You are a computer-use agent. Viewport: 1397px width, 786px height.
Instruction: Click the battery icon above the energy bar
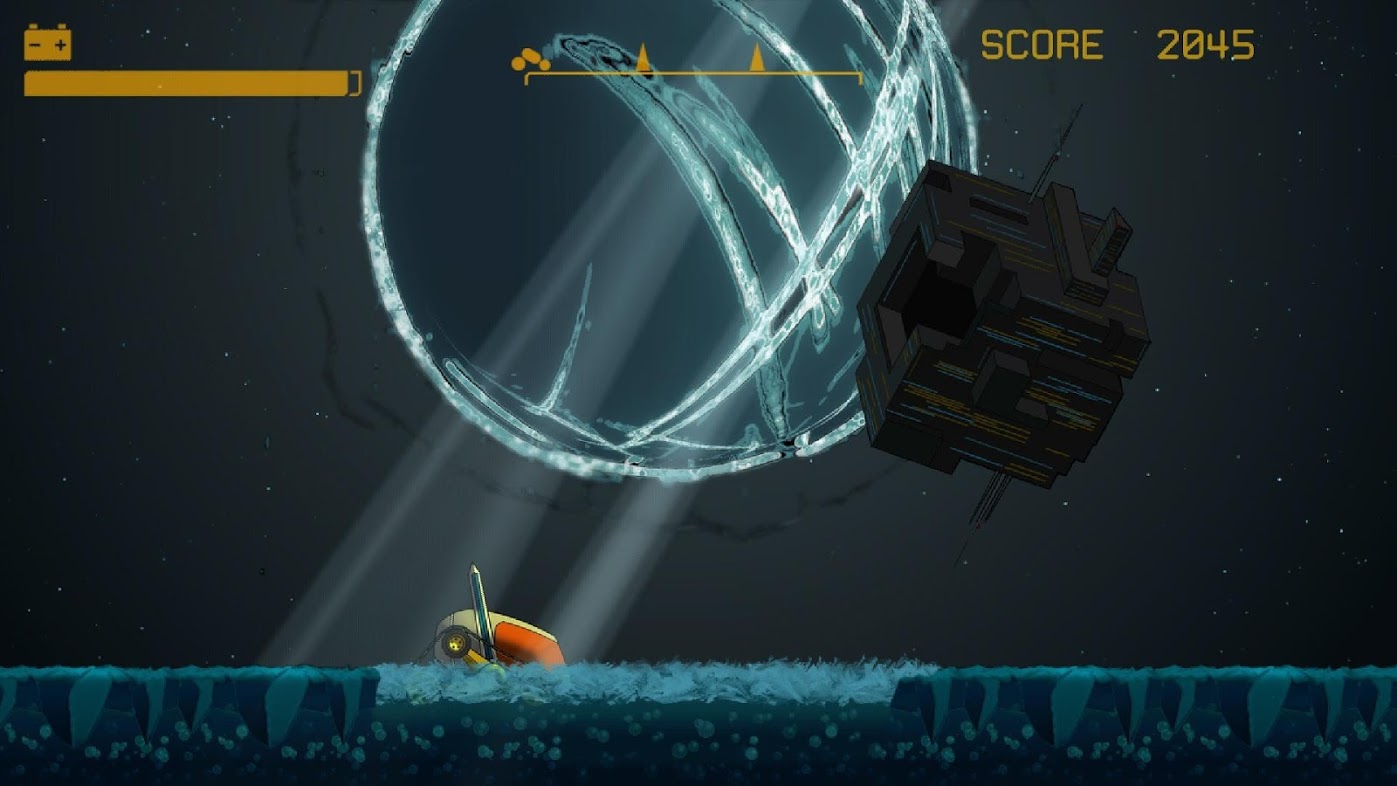(48, 44)
